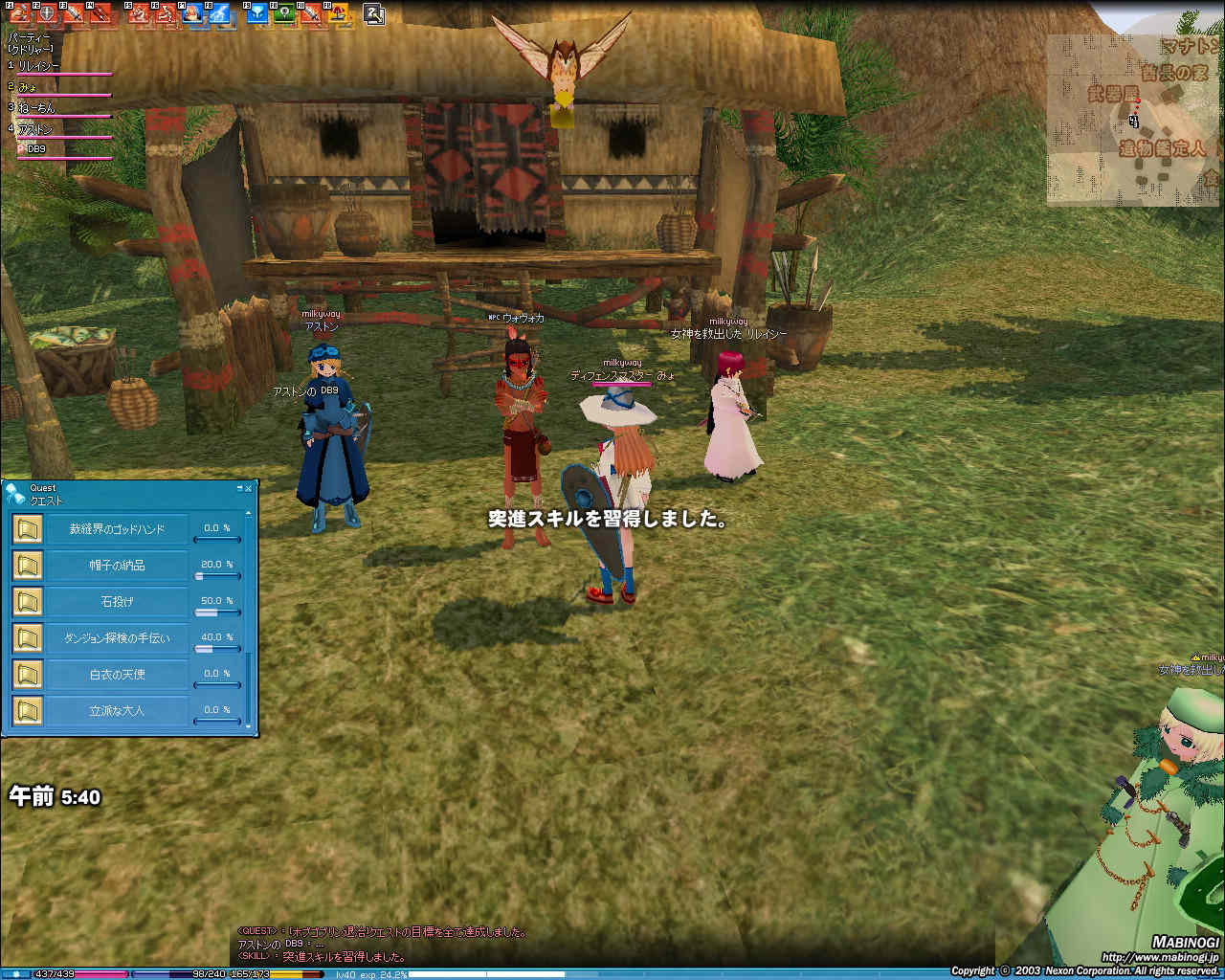
Task: Open the 裁縫界のゴッドハンド quest
Action: [117, 529]
